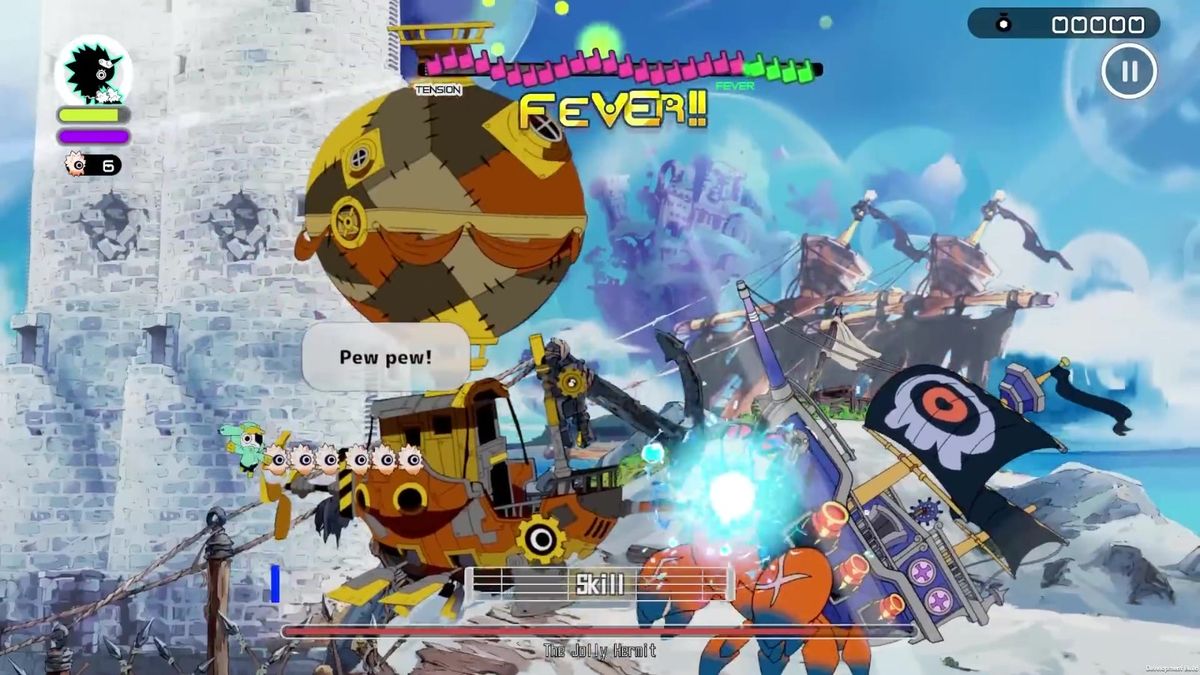Screen dimensions: 1200x675
Task: Pause the game with the pause button
Action: pyautogui.click(x=1129, y=71)
